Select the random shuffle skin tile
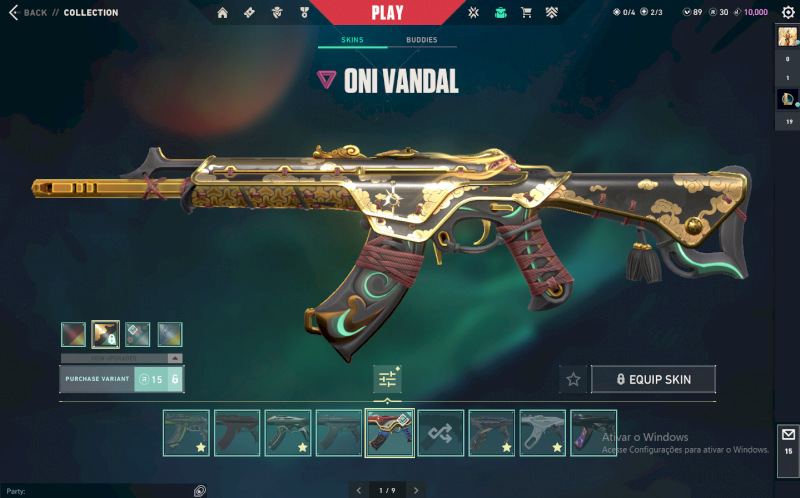The height and width of the screenshot is (498, 800). pyautogui.click(x=440, y=433)
